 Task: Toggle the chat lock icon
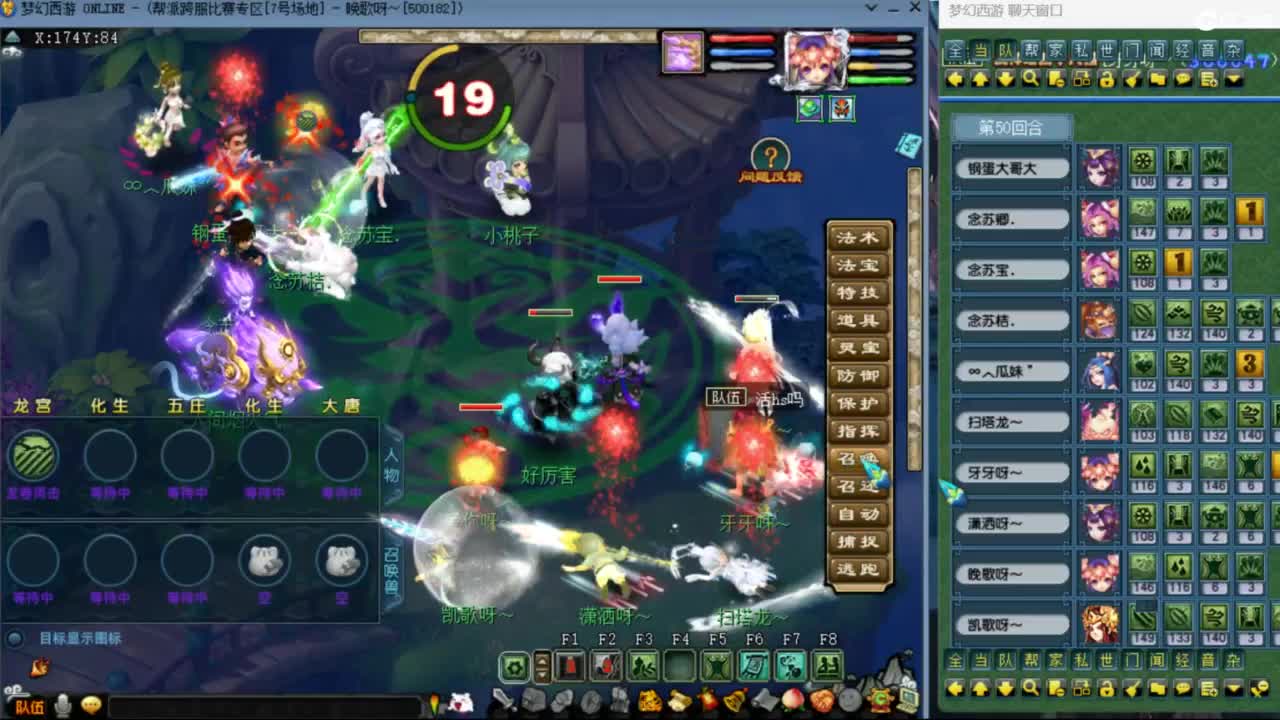1107,81
